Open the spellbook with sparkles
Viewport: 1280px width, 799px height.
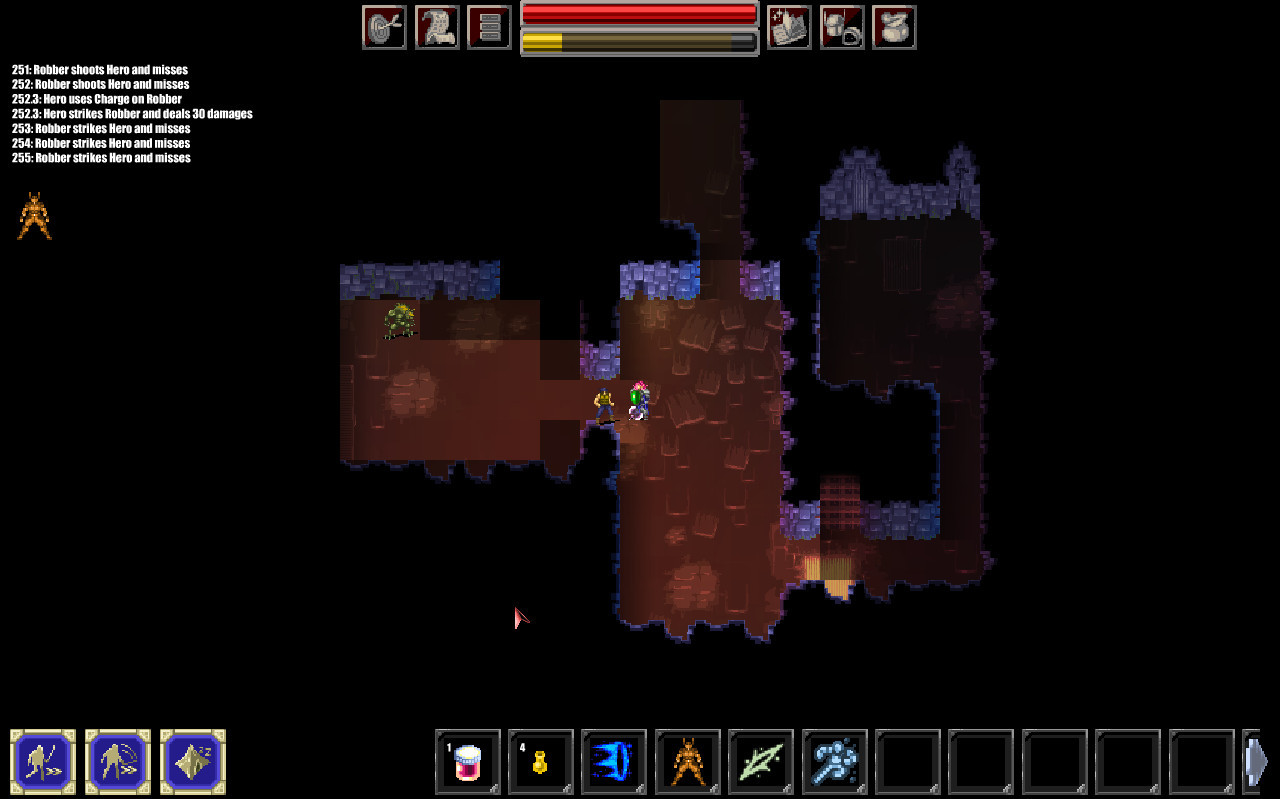tap(789, 27)
